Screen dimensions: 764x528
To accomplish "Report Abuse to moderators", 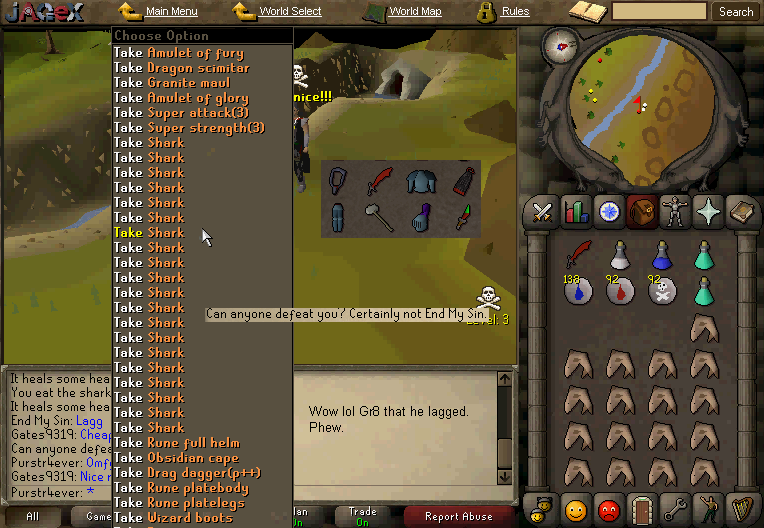I will tap(458, 516).
